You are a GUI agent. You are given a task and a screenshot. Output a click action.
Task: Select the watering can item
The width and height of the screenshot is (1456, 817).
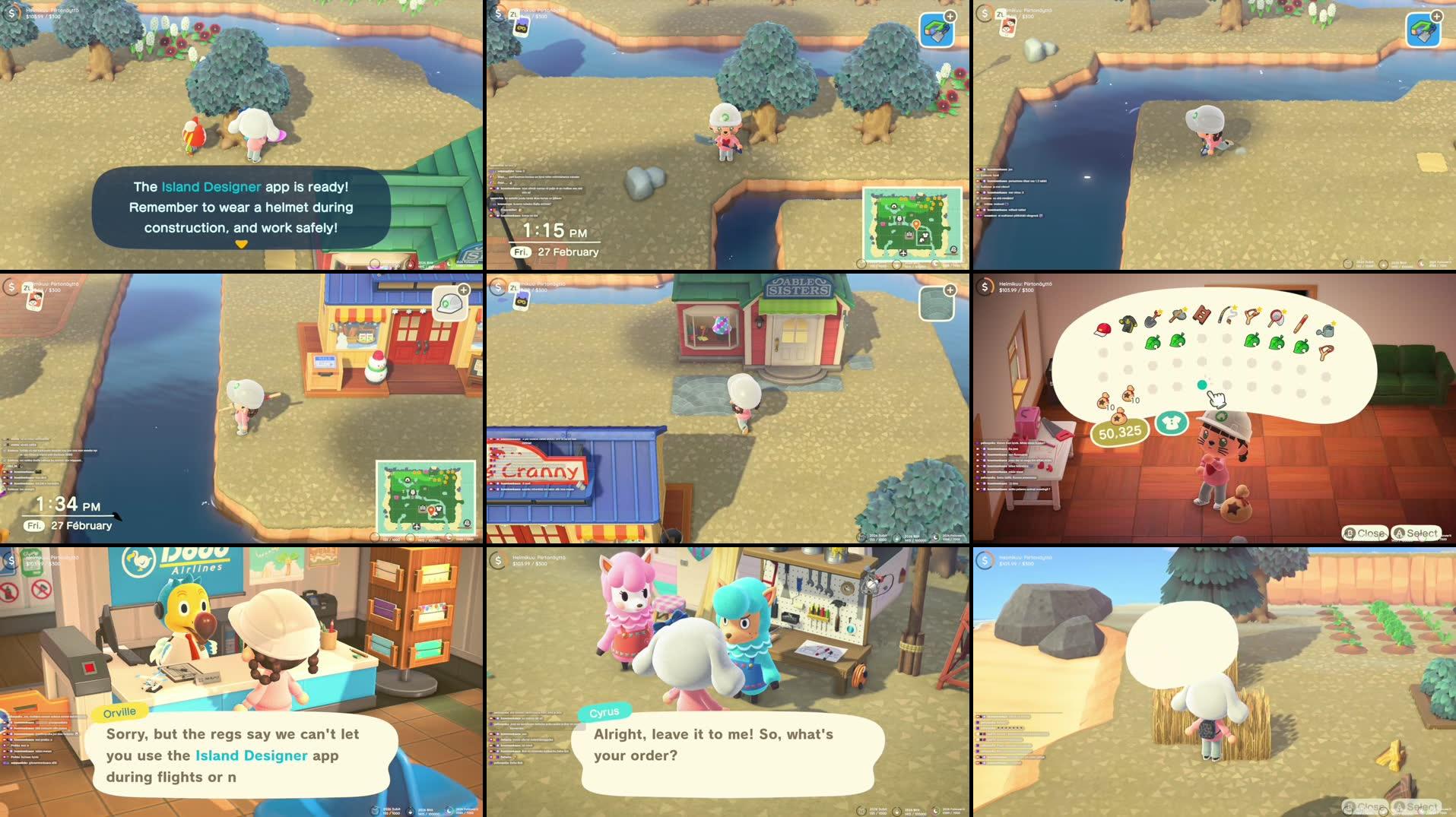(x=1326, y=330)
